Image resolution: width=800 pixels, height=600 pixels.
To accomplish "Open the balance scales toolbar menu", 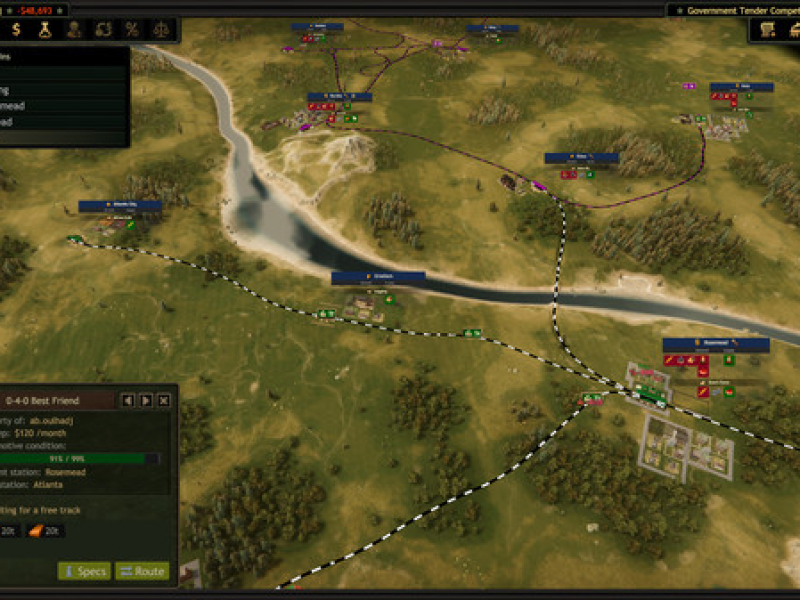I will pos(160,30).
